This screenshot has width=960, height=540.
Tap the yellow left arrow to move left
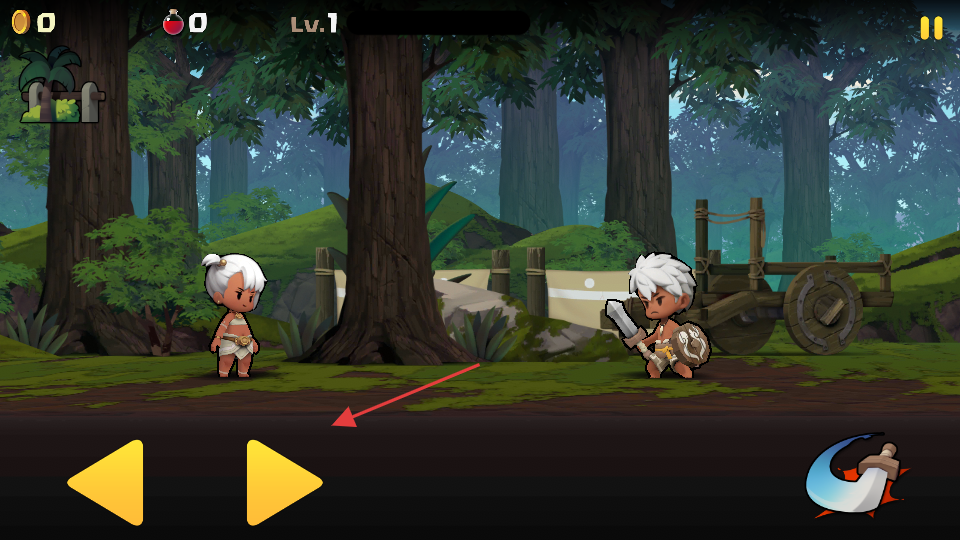pos(108,482)
